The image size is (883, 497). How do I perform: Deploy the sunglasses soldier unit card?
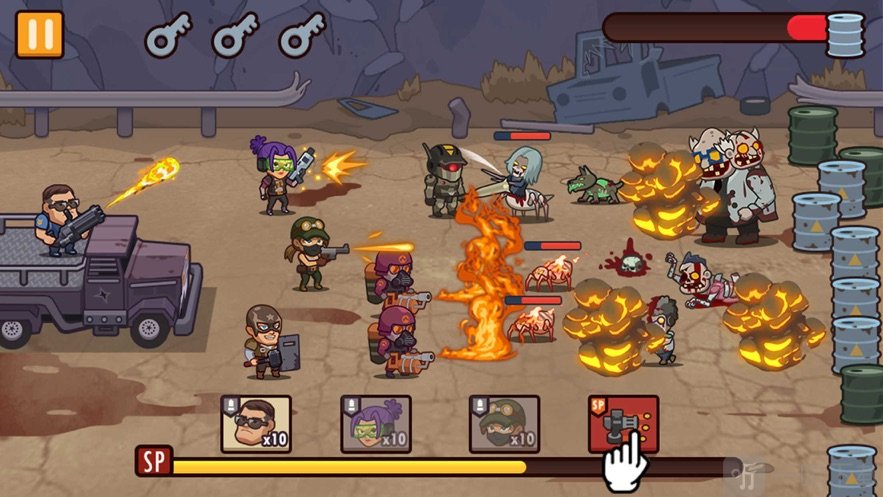point(255,424)
